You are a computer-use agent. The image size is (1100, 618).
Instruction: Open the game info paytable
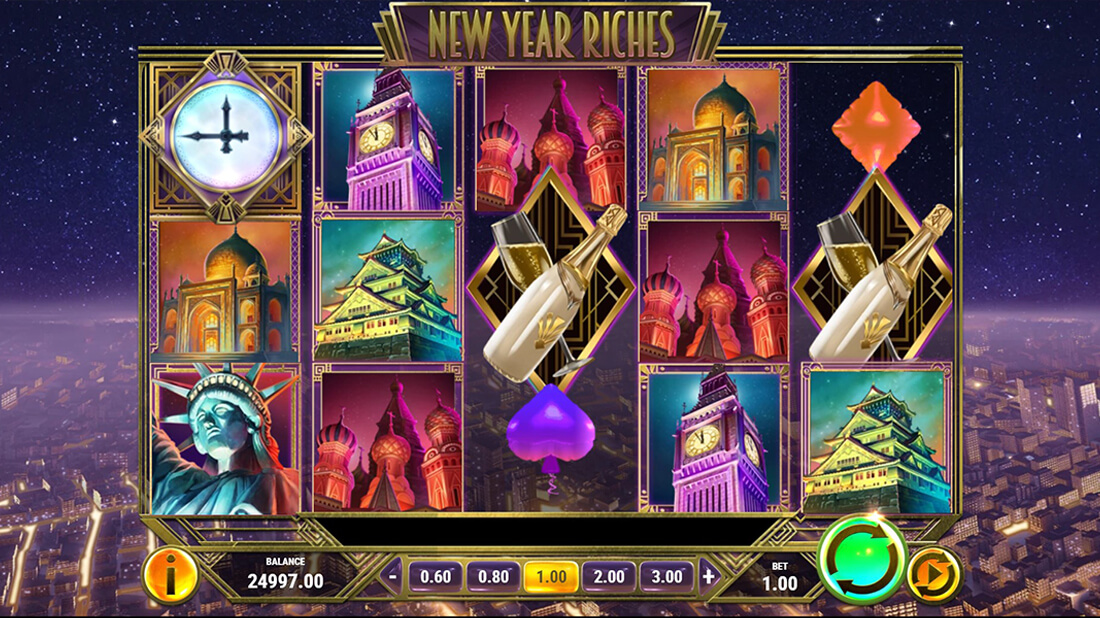171,576
